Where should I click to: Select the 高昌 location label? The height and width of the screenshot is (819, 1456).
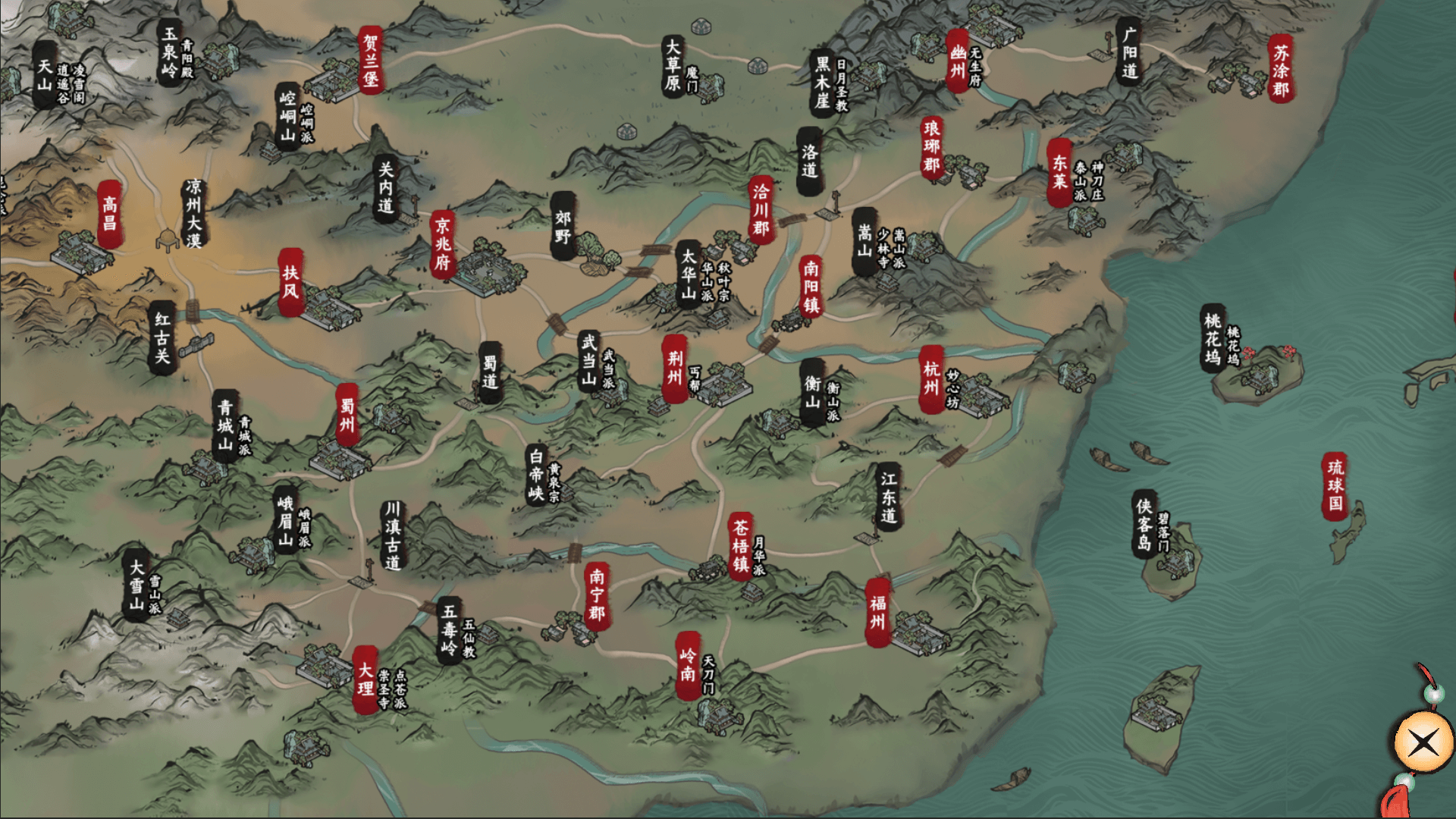tap(110, 214)
